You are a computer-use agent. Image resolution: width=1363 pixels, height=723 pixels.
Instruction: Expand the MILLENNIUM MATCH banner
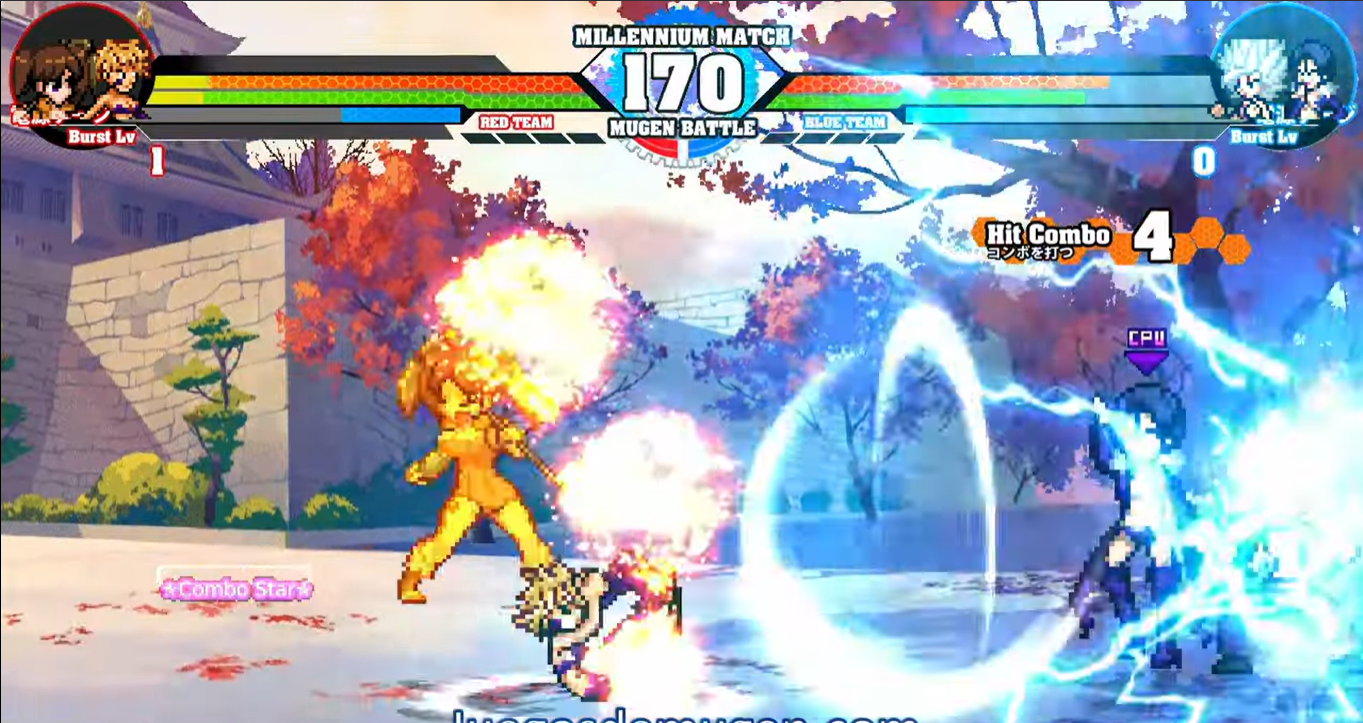pyautogui.click(x=681, y=35)
